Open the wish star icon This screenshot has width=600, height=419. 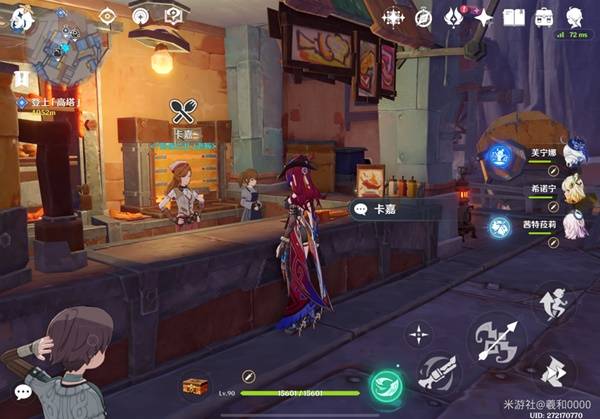coord(484,17)
